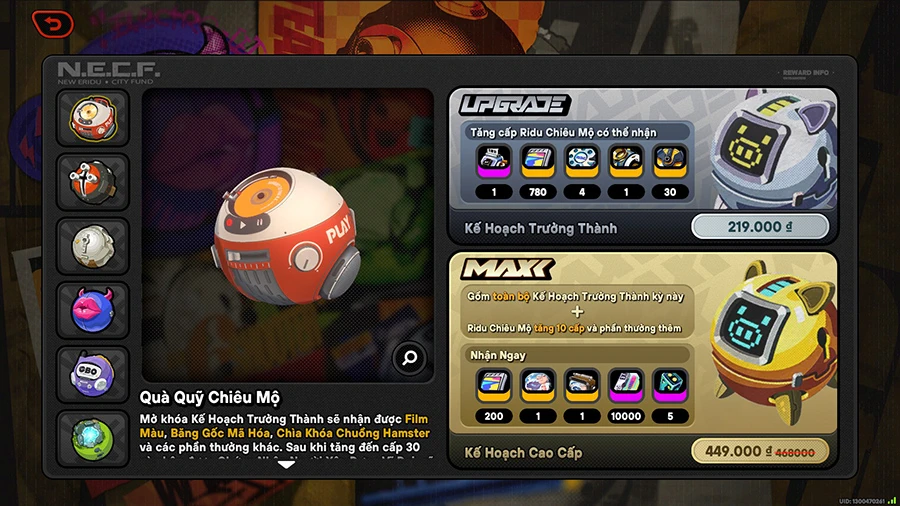Select the red and black ball thumbnail
The width and height of the screenshot is (900, 506).
point(92,181)
